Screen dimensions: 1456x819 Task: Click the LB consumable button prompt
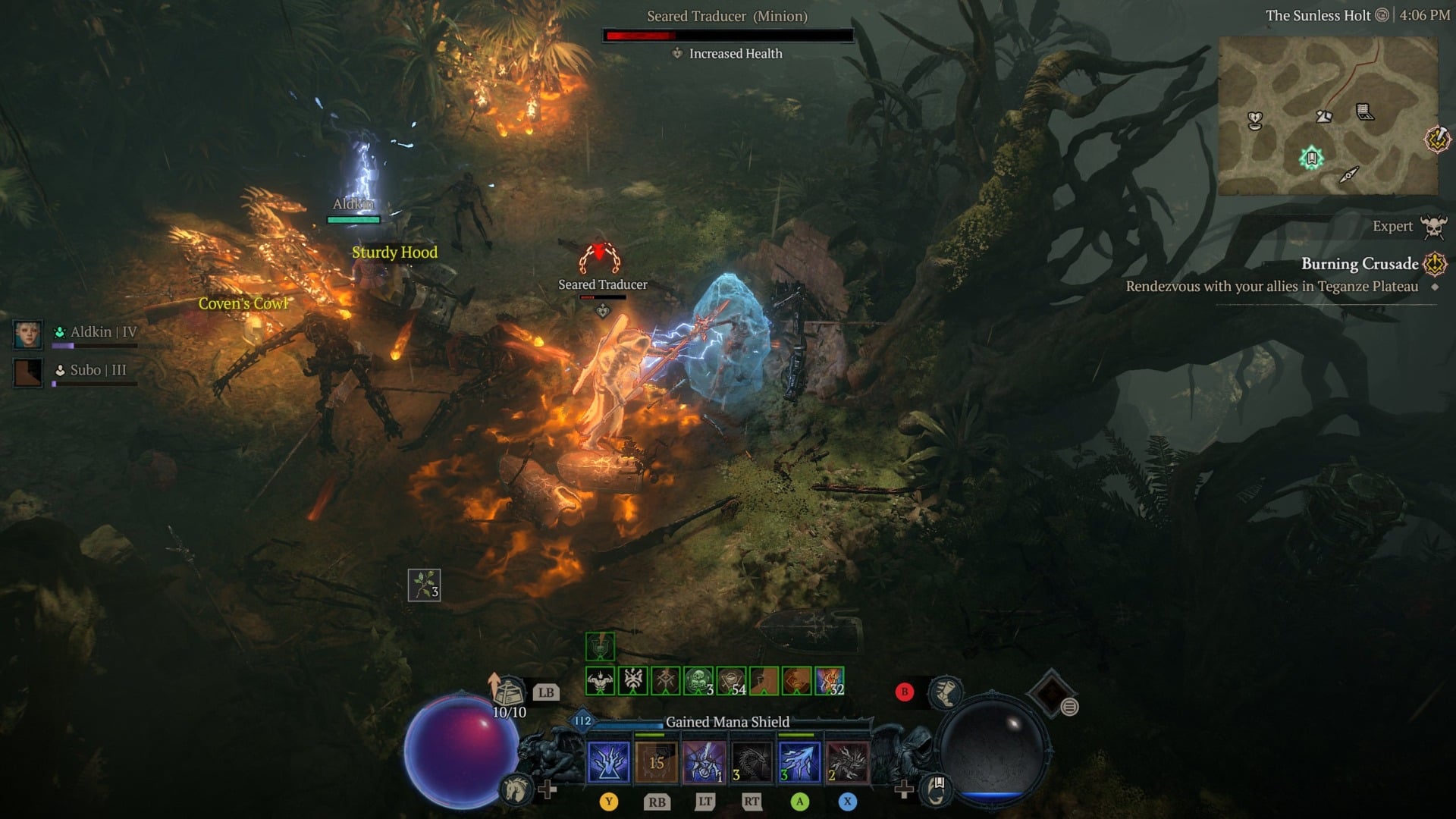click(x=546, y=692)
